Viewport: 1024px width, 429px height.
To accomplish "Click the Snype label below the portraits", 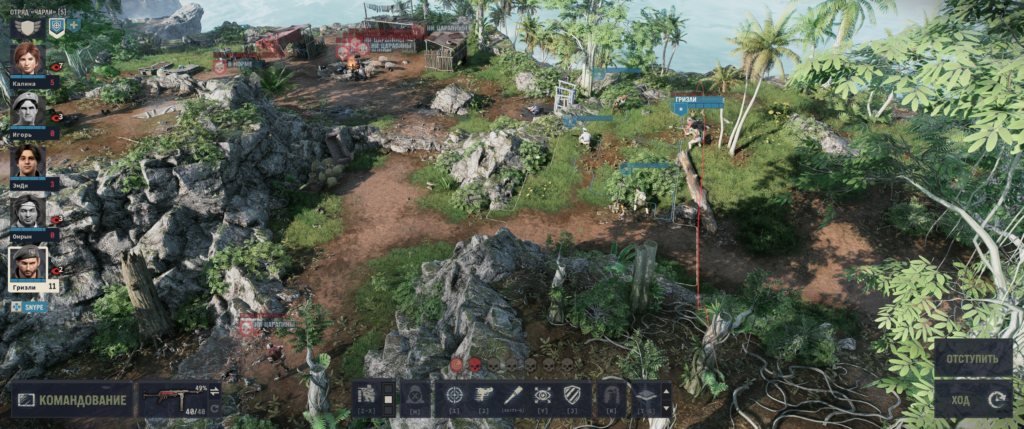I will pyautogui.click(x=30, y=307).
